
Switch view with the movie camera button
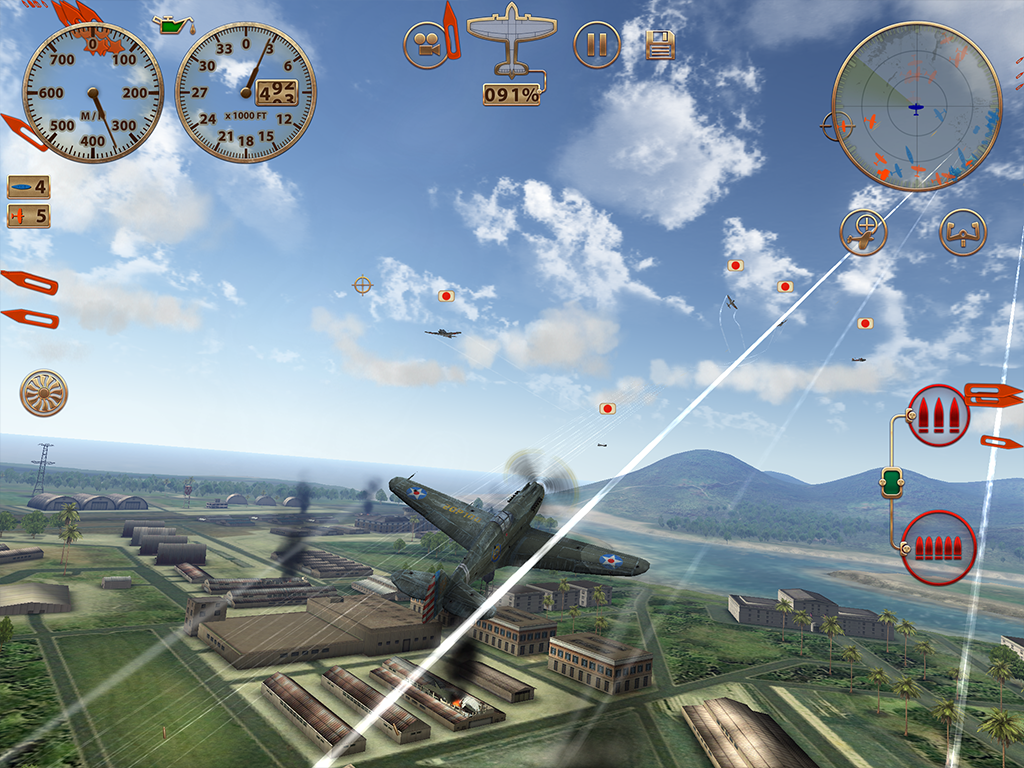coord(427,45)
